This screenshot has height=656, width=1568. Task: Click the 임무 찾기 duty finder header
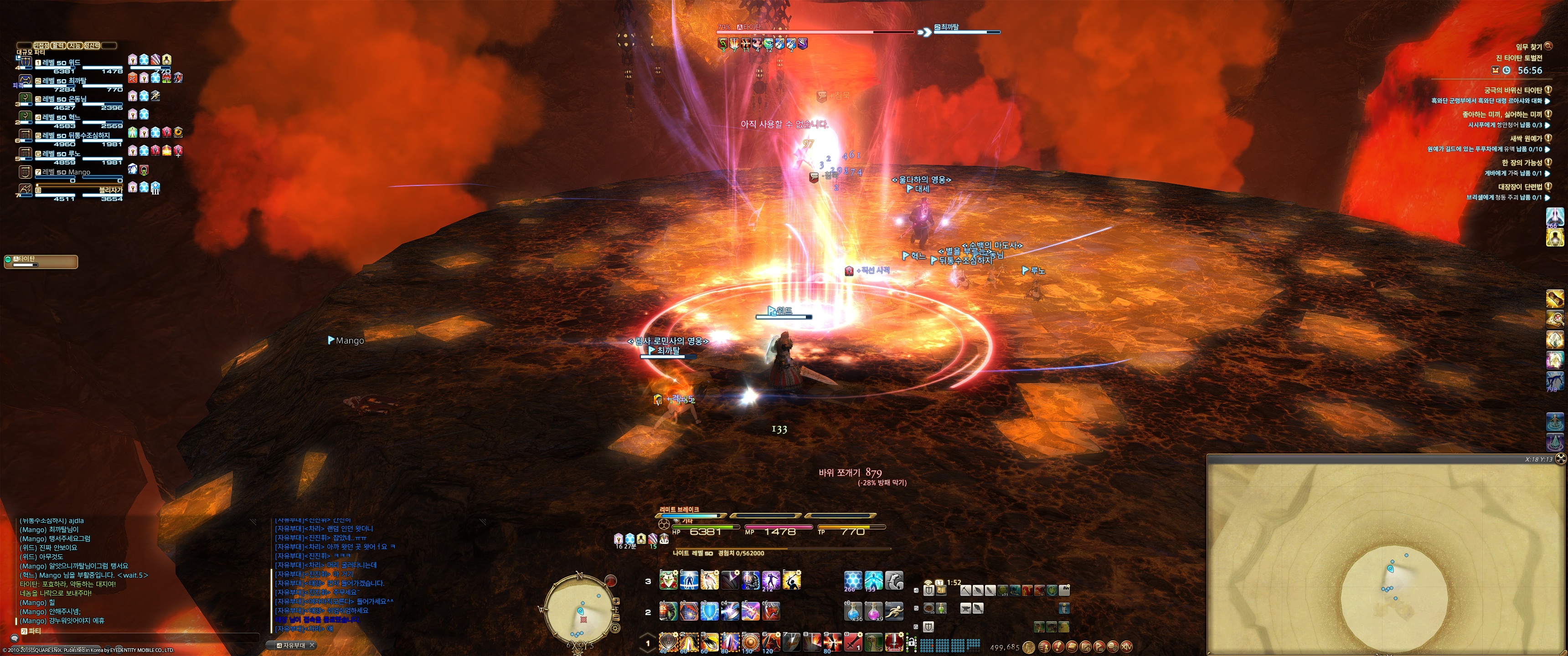tap(1527, 47)
